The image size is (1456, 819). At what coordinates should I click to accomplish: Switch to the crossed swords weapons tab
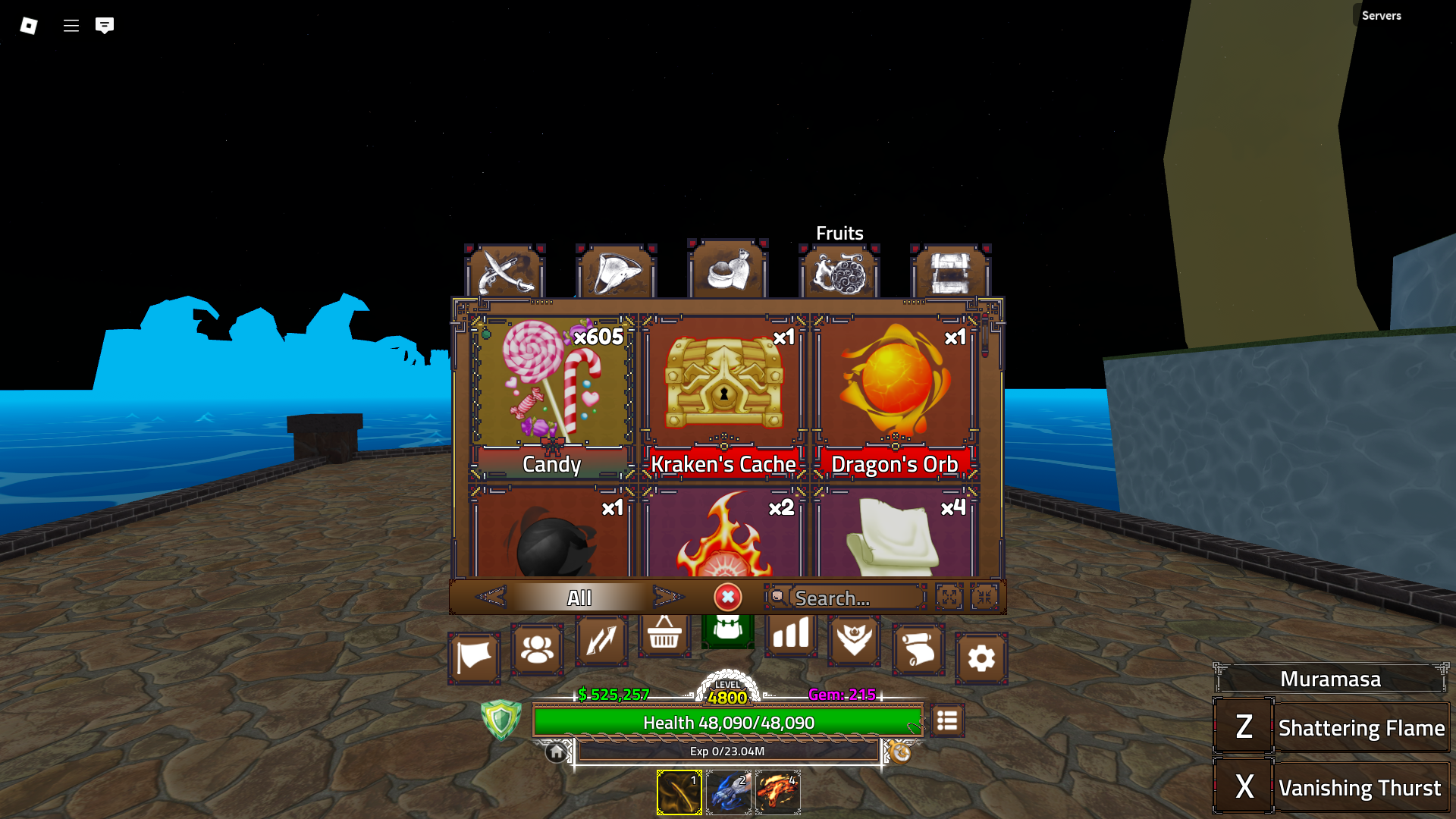click(x=504, y=271)
